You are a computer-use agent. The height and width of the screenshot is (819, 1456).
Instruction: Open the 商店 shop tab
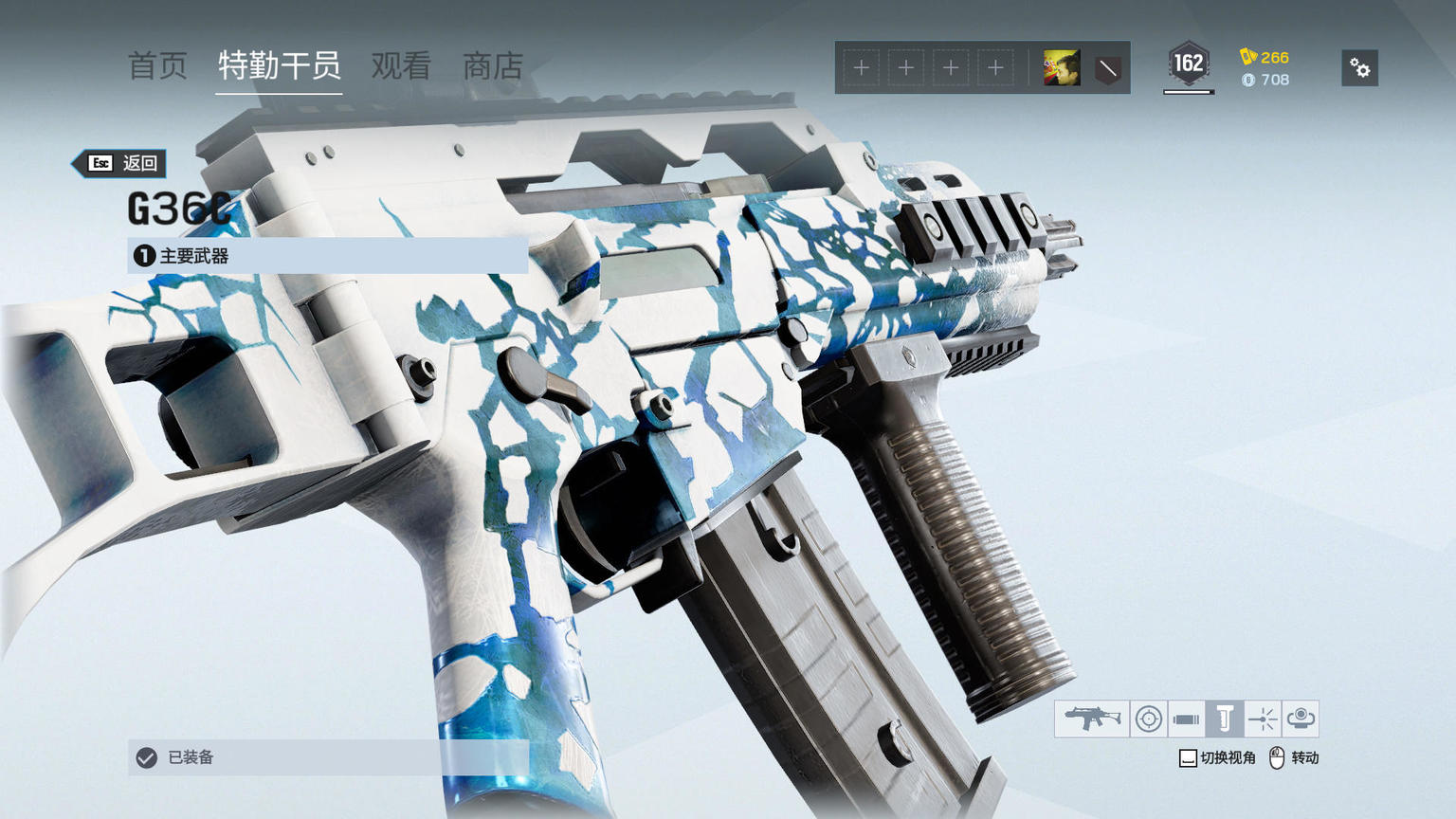(x=492, y=66)
